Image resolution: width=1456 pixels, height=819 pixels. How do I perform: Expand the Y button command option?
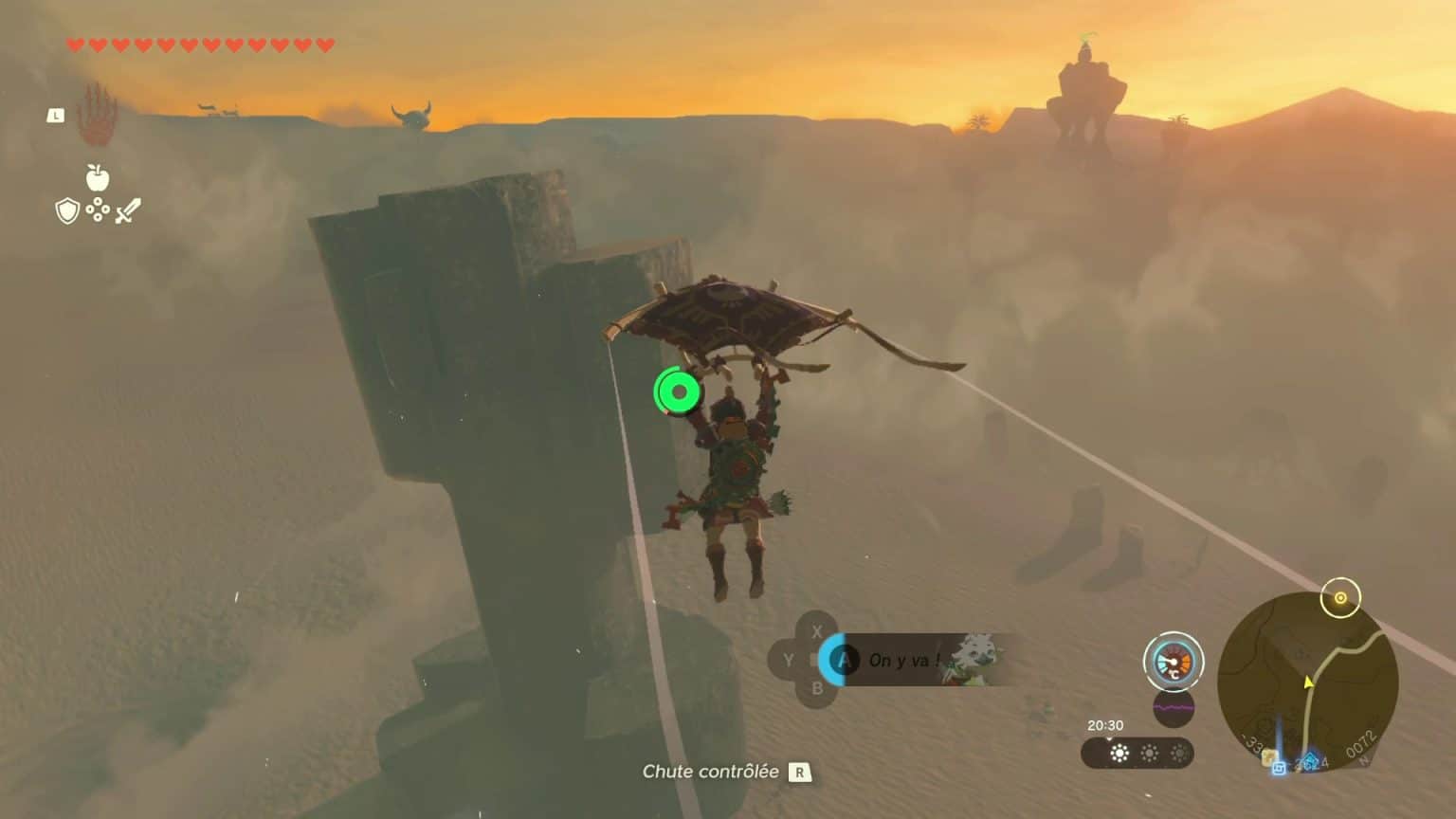click(x=791, y=658)
